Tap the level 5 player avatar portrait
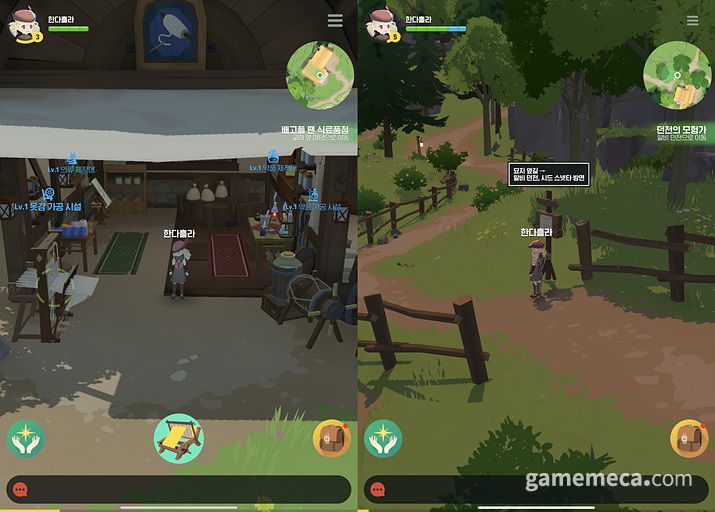Screen dimensions: 715x512 [381, 25]
